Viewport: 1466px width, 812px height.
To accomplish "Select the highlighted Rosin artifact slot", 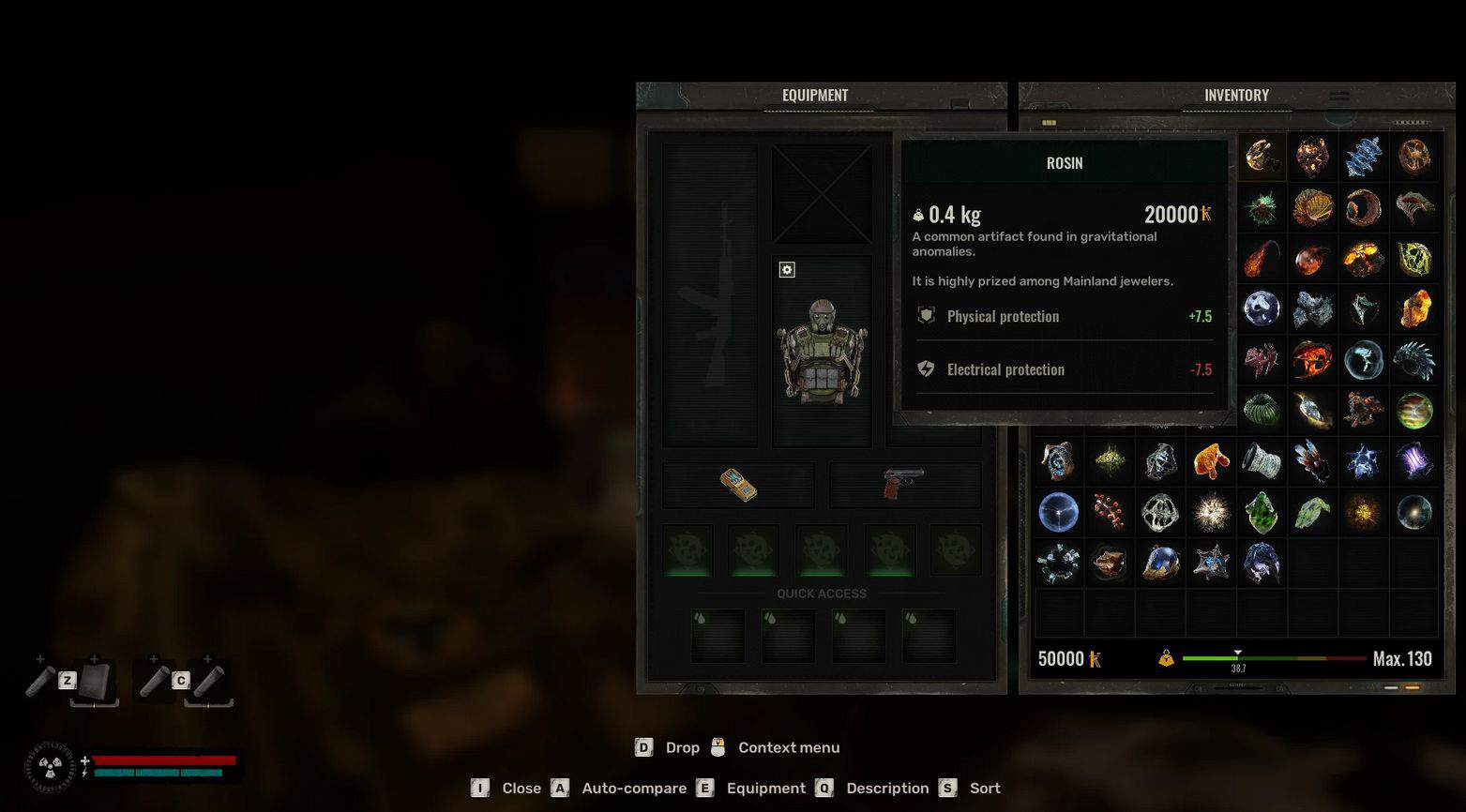I will click(x=1262, y=158).
